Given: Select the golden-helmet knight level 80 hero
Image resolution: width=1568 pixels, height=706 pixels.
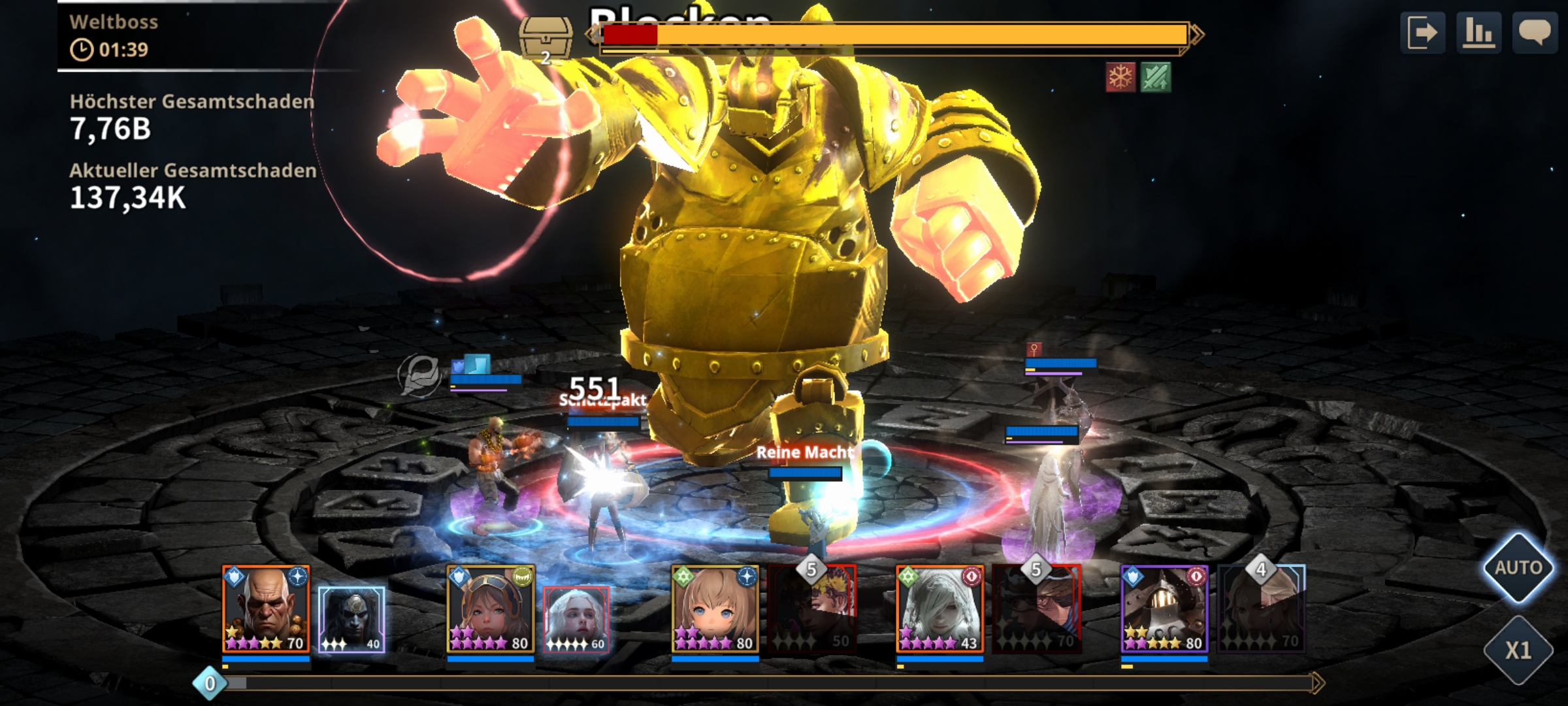Looking at the screenshot, I should (x=1164, y=609).
